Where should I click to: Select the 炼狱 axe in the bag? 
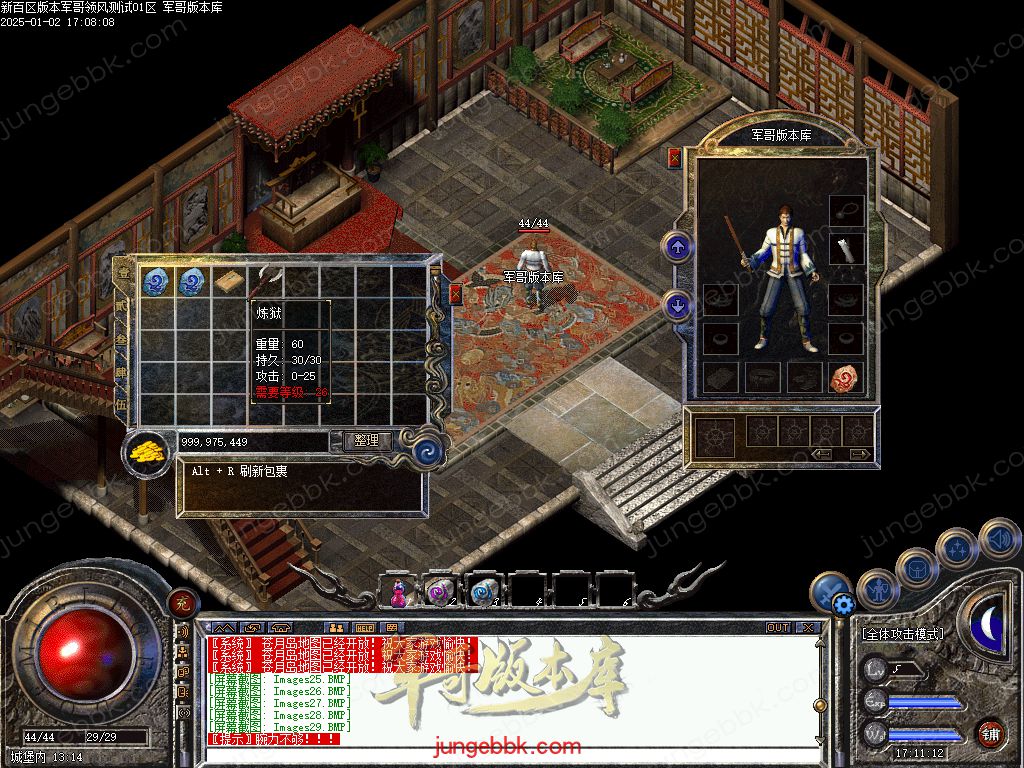(267, 282)
